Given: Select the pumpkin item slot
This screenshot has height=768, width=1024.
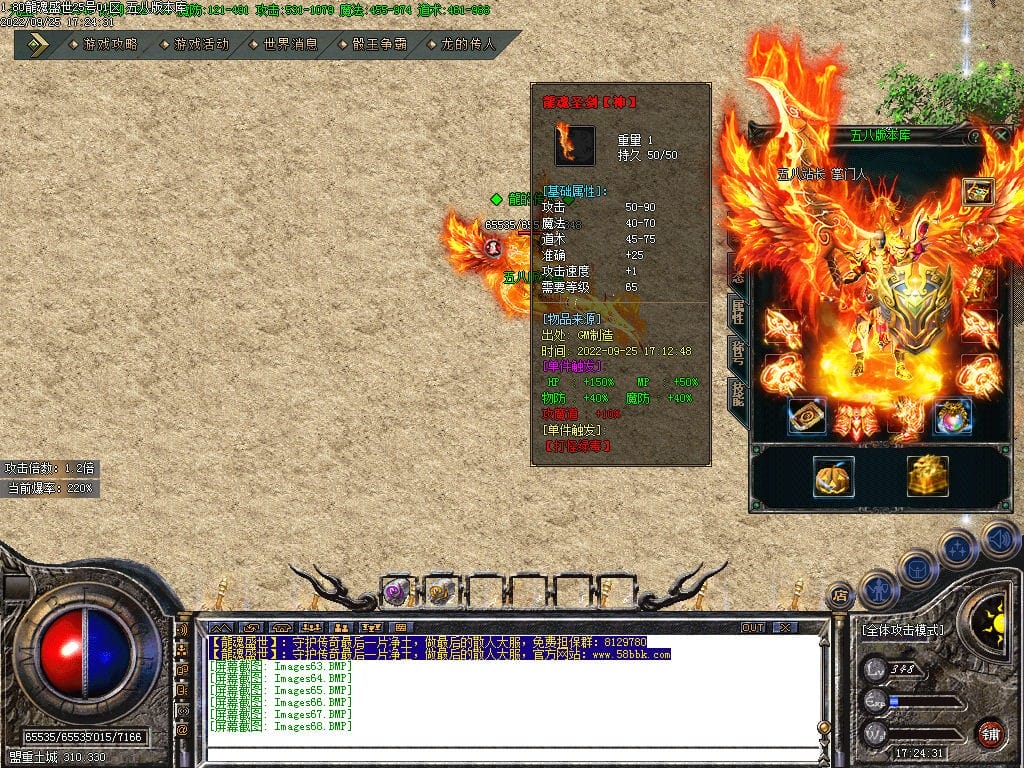Looking at the screenshot, I should point(833,477).
